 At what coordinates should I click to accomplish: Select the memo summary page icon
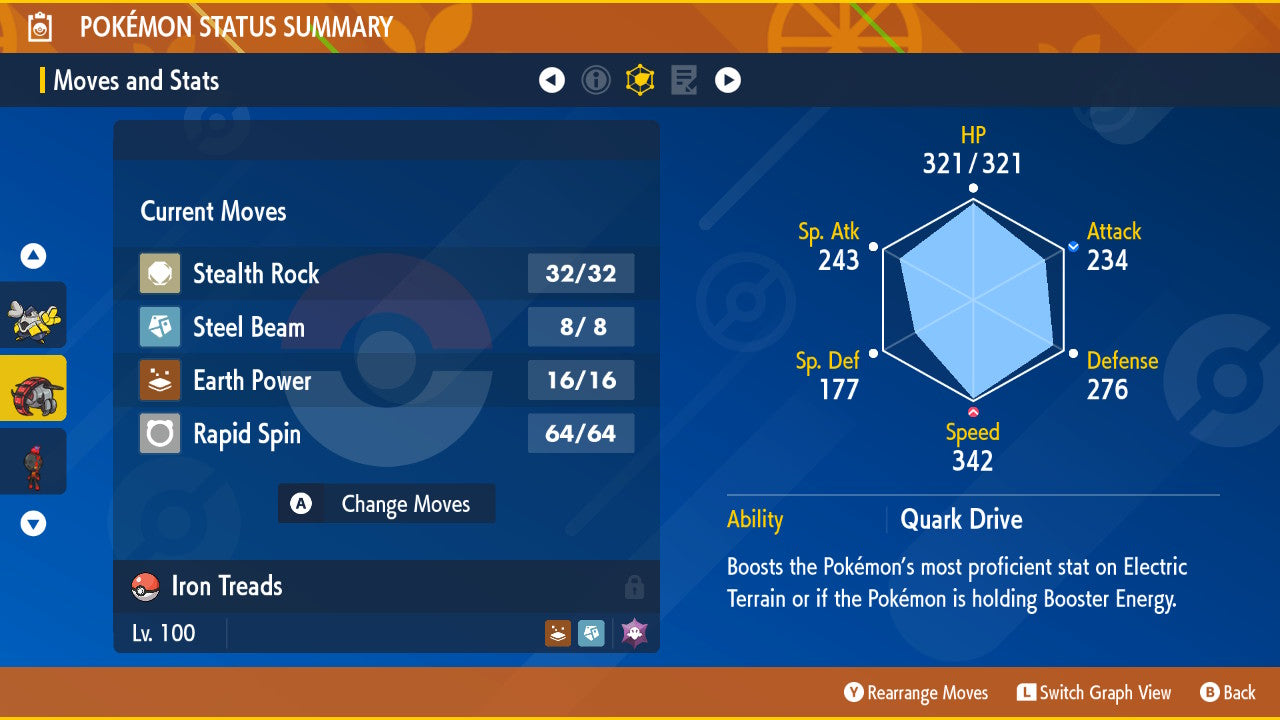tap(683, 80)
